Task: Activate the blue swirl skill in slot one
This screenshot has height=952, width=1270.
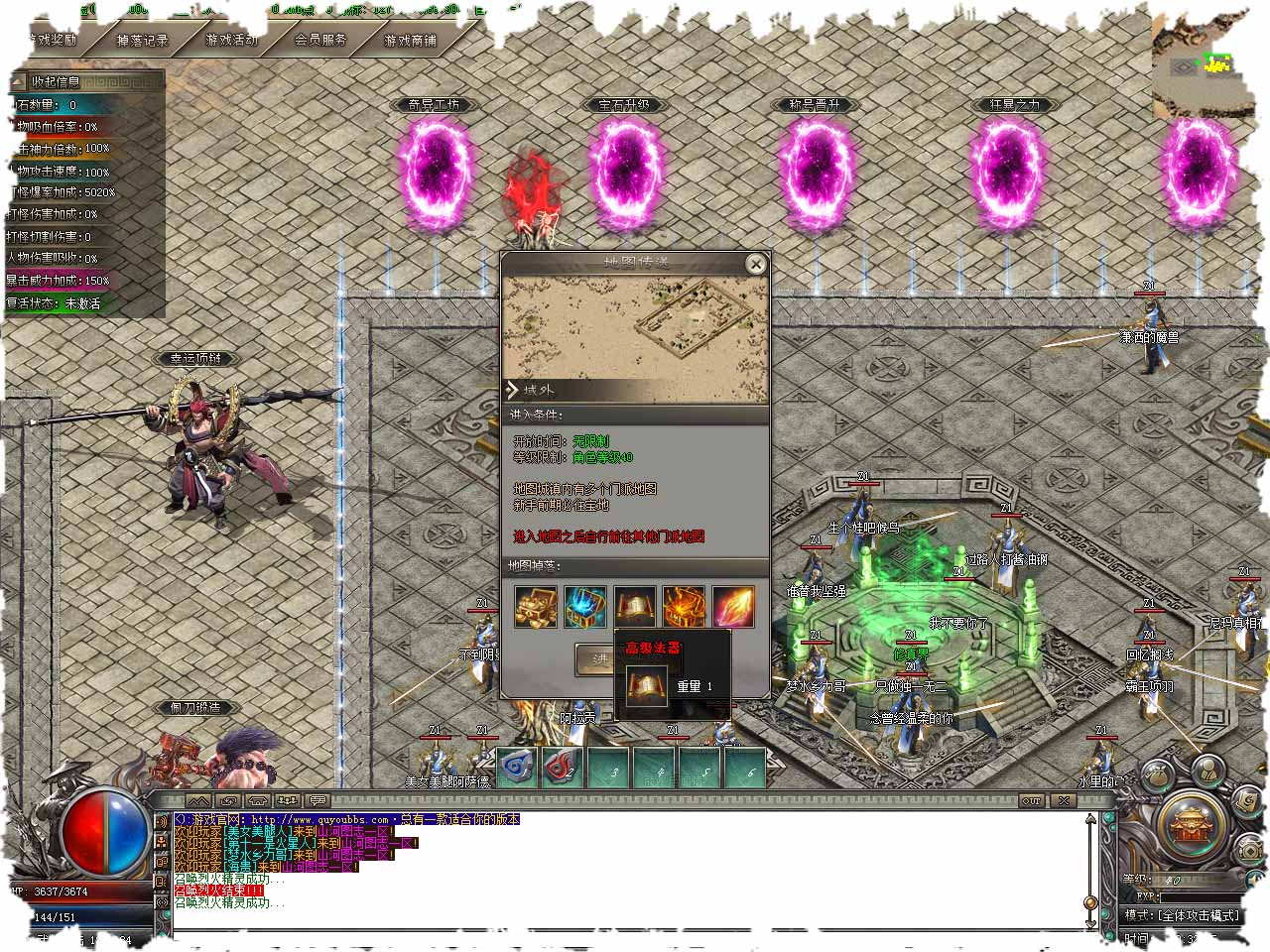Action: click(517, 767)
